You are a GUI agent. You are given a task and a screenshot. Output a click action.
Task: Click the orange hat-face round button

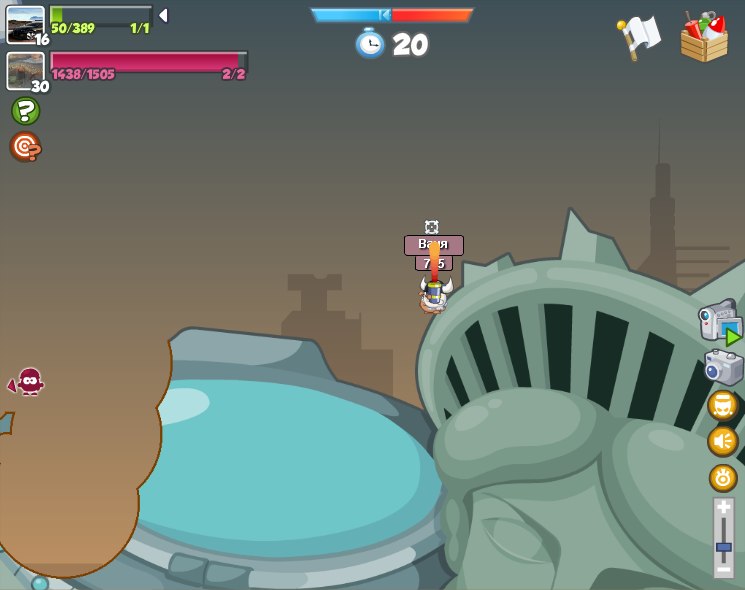click(723, 405)
